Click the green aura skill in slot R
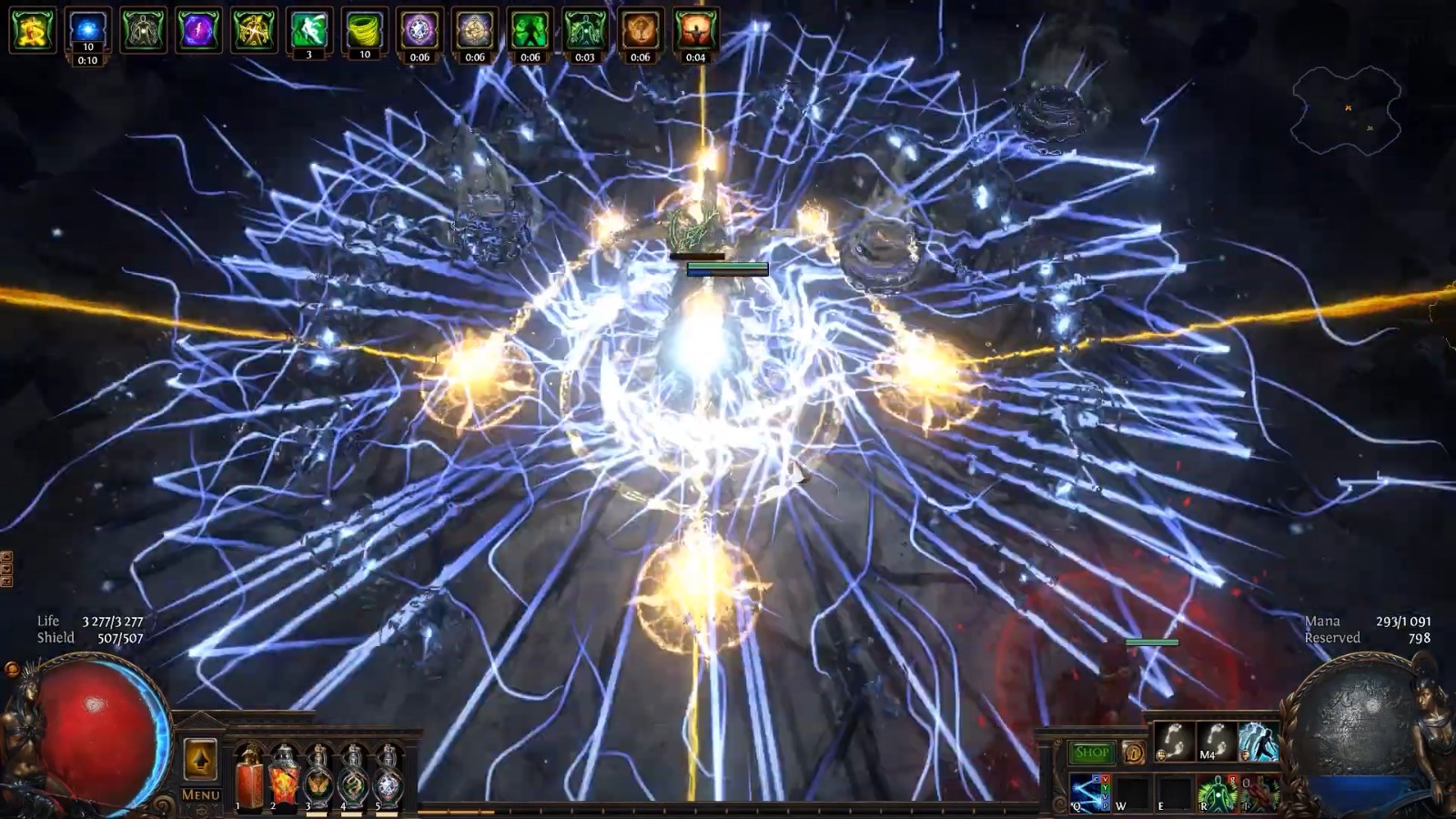The image size is (1456, 819). pos(1217,793)
